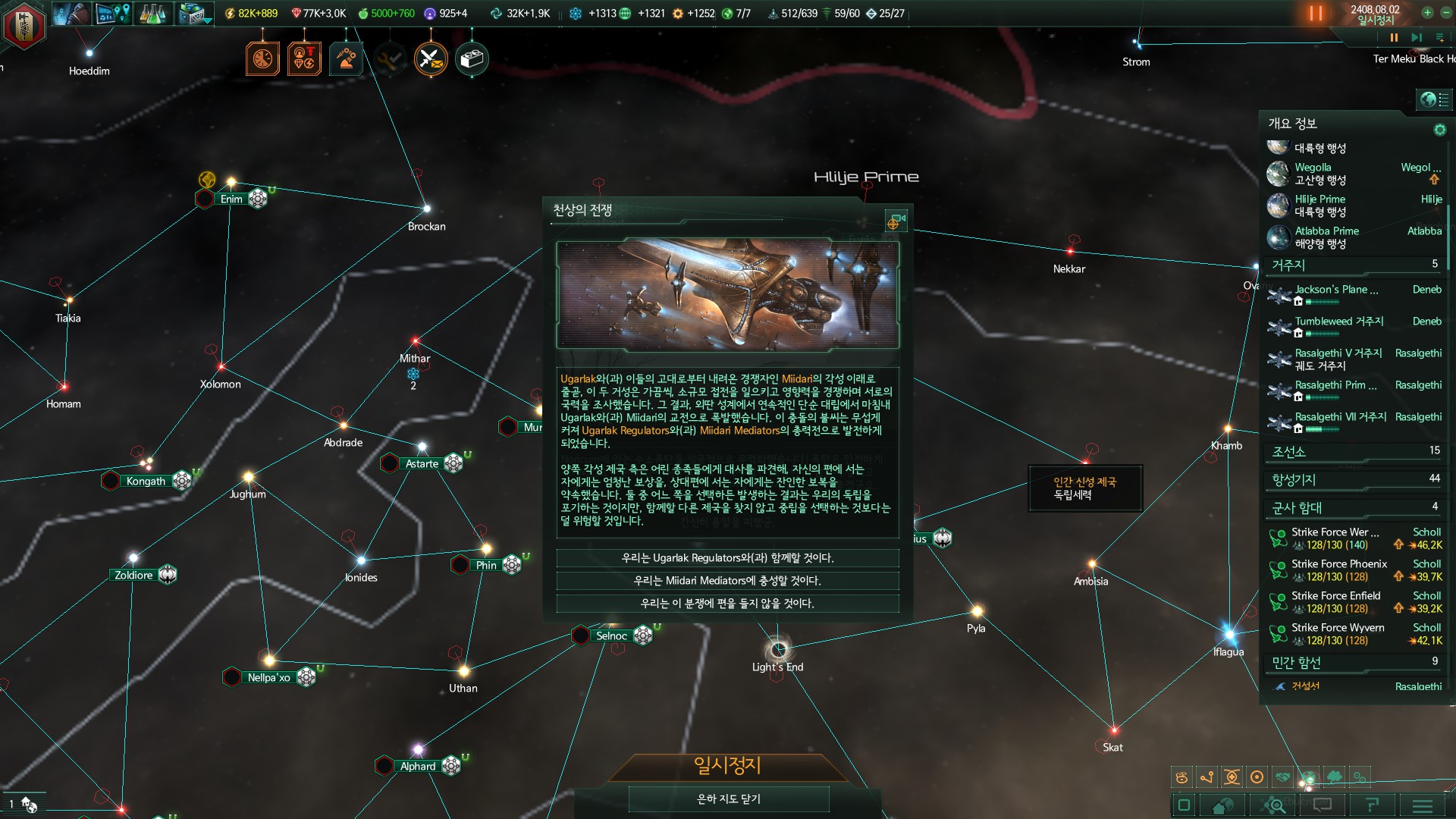Open the technology flasks research icon
The image size is (1456, 819).
[152, 14]
